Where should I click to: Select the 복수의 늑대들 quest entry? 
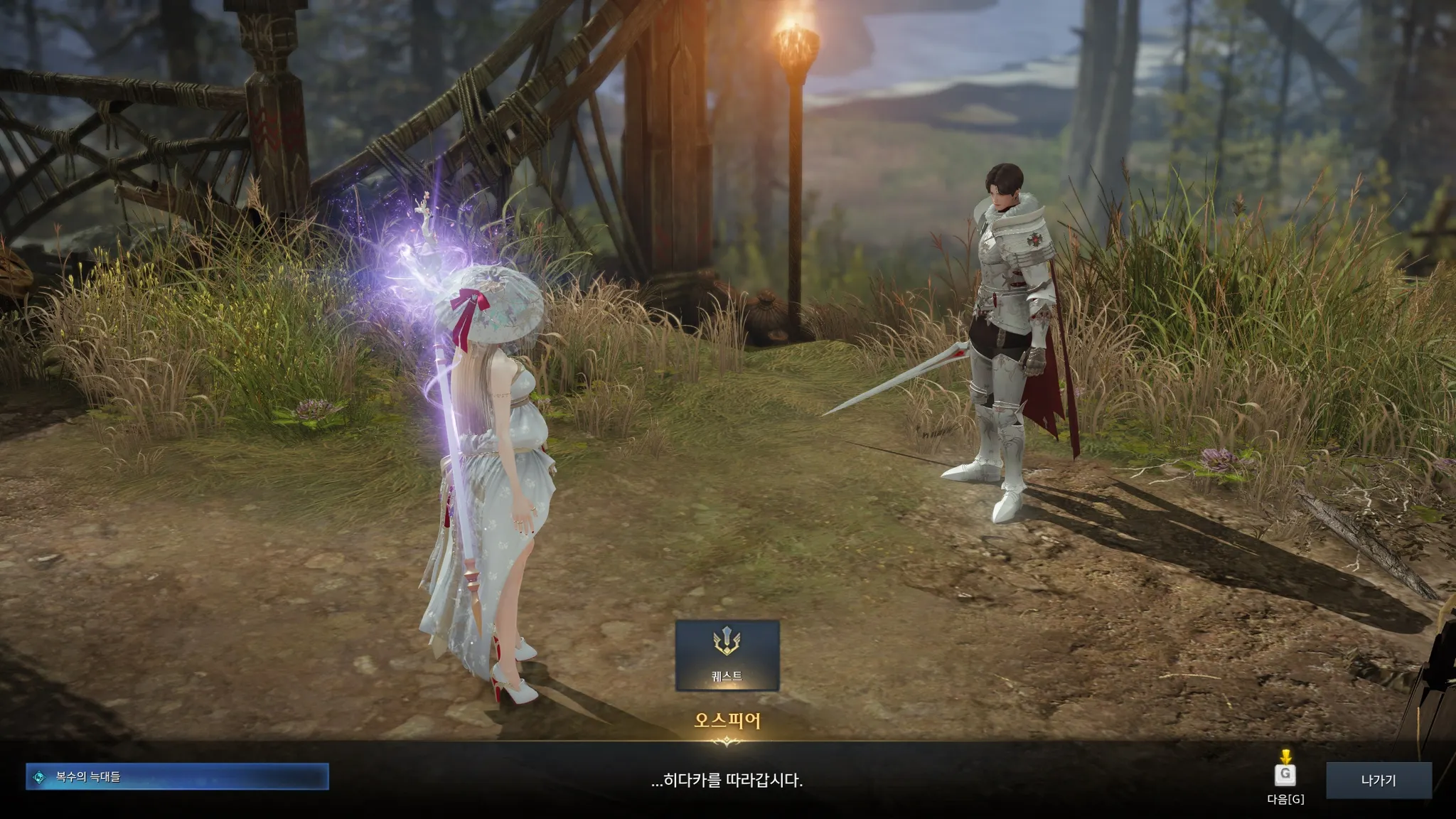177,777
